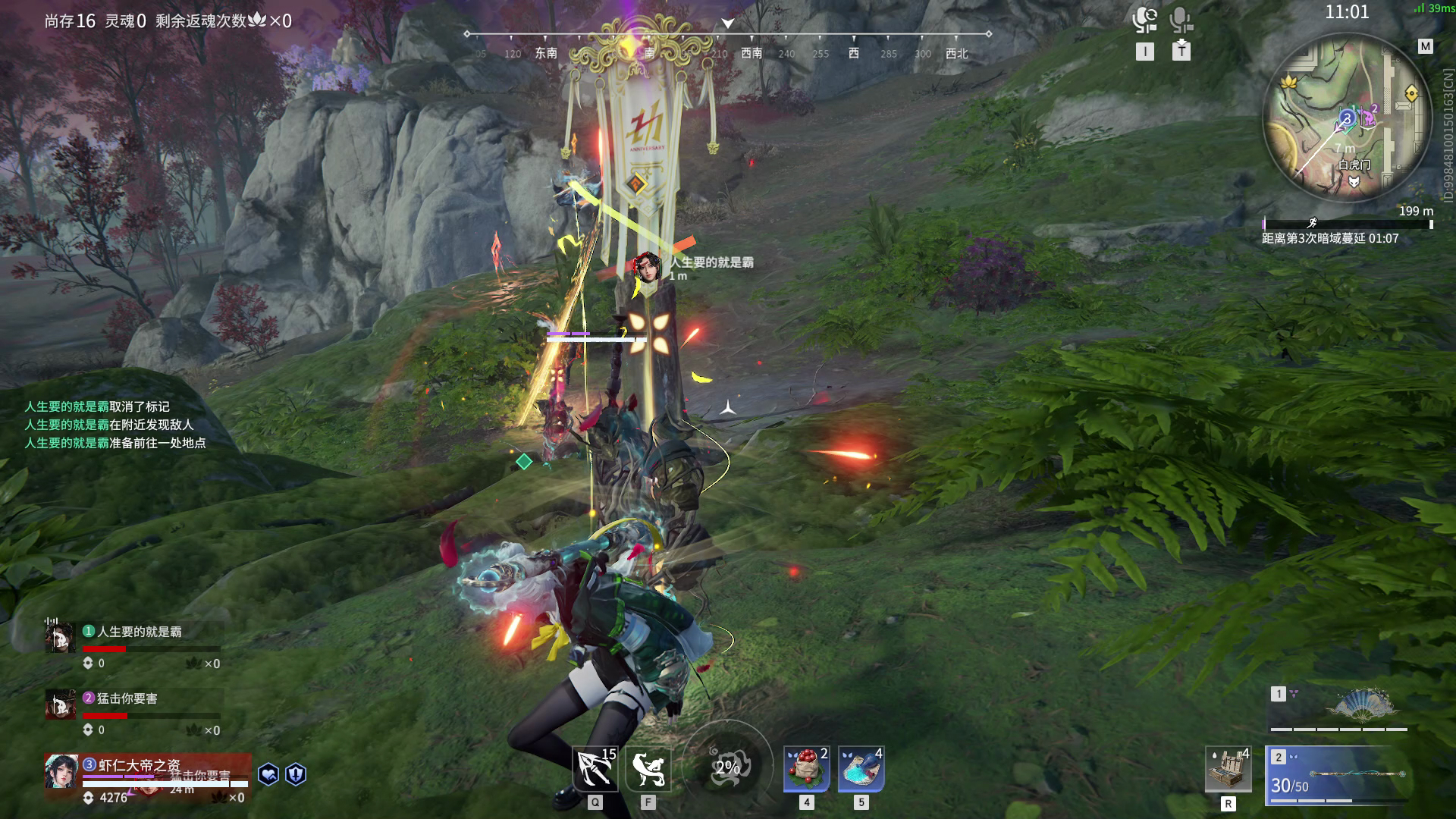
Task: Click own portrait 虾仁大帝之资 in squad list
Action: tap(61, 772)
